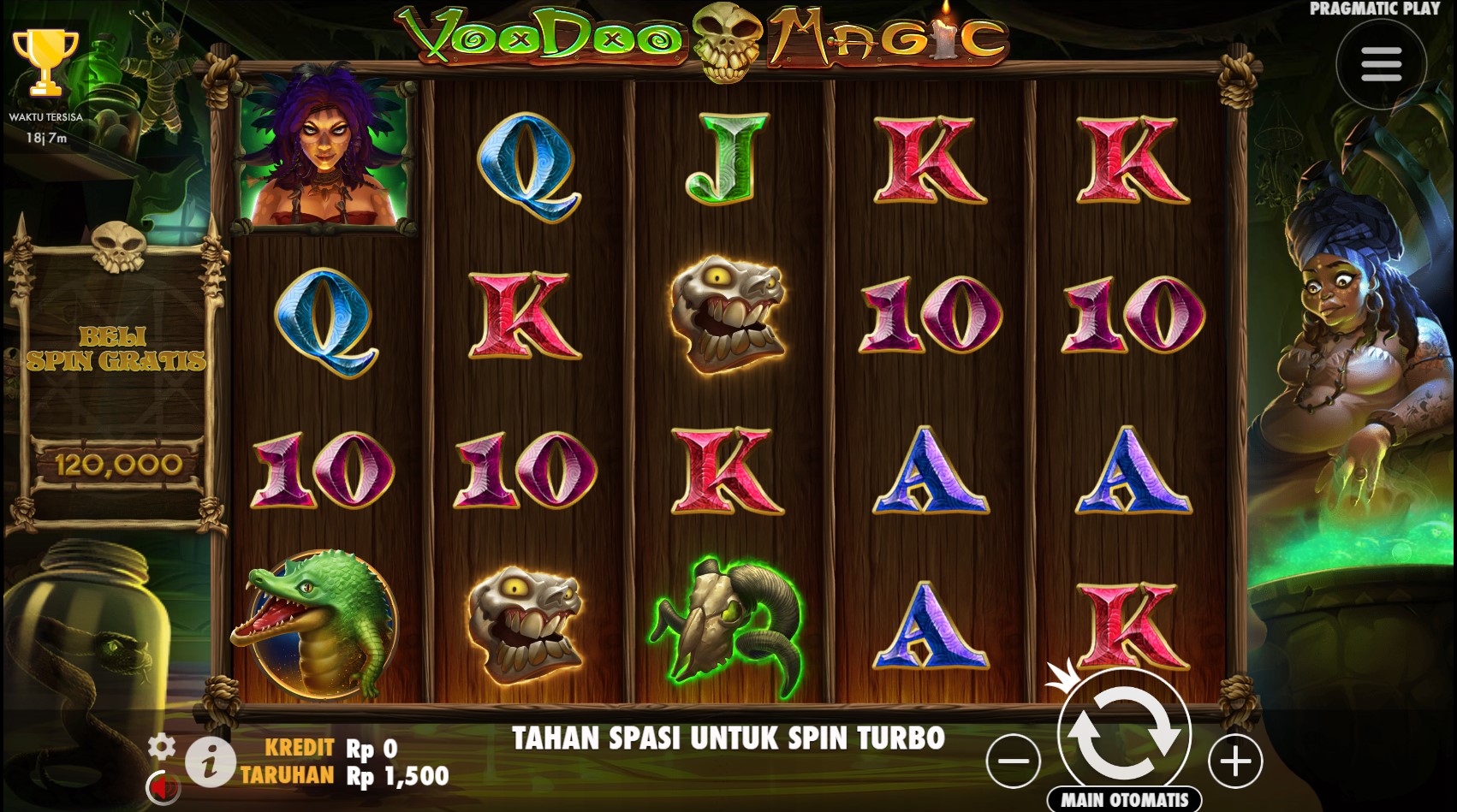
Task: Show the game info page
Action: 211,761
